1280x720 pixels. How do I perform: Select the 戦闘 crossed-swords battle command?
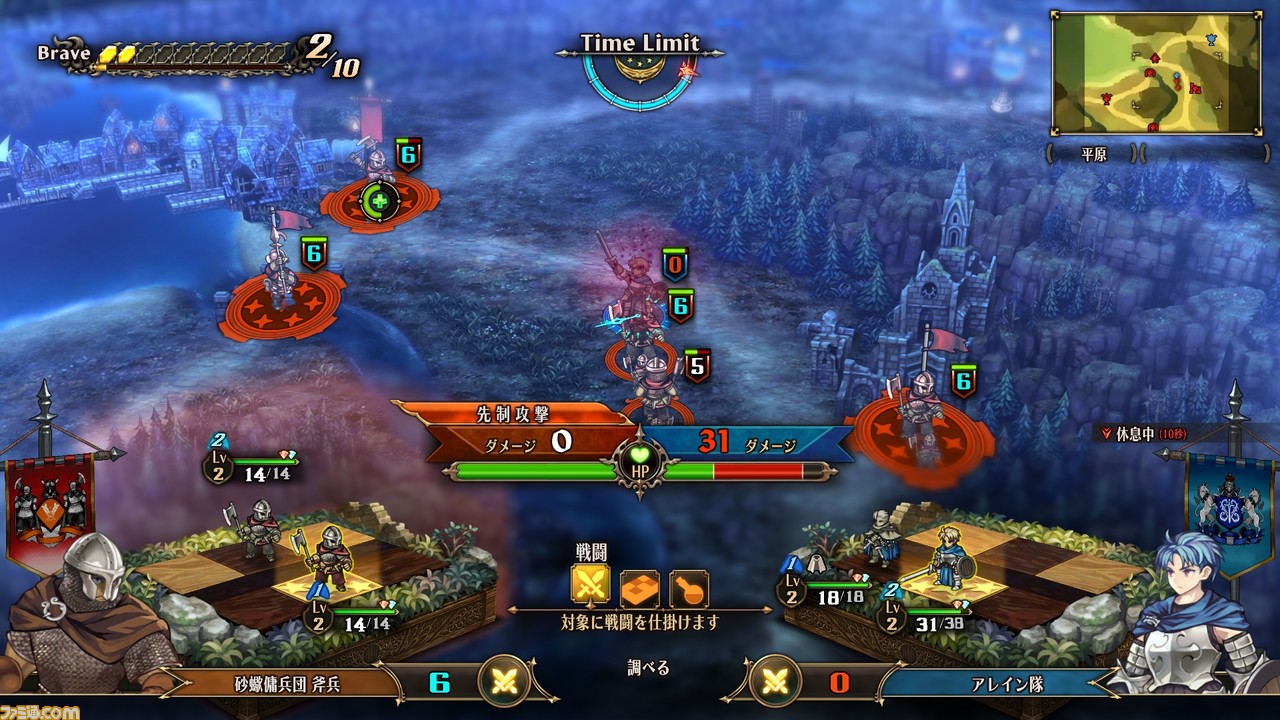point(591,589)
